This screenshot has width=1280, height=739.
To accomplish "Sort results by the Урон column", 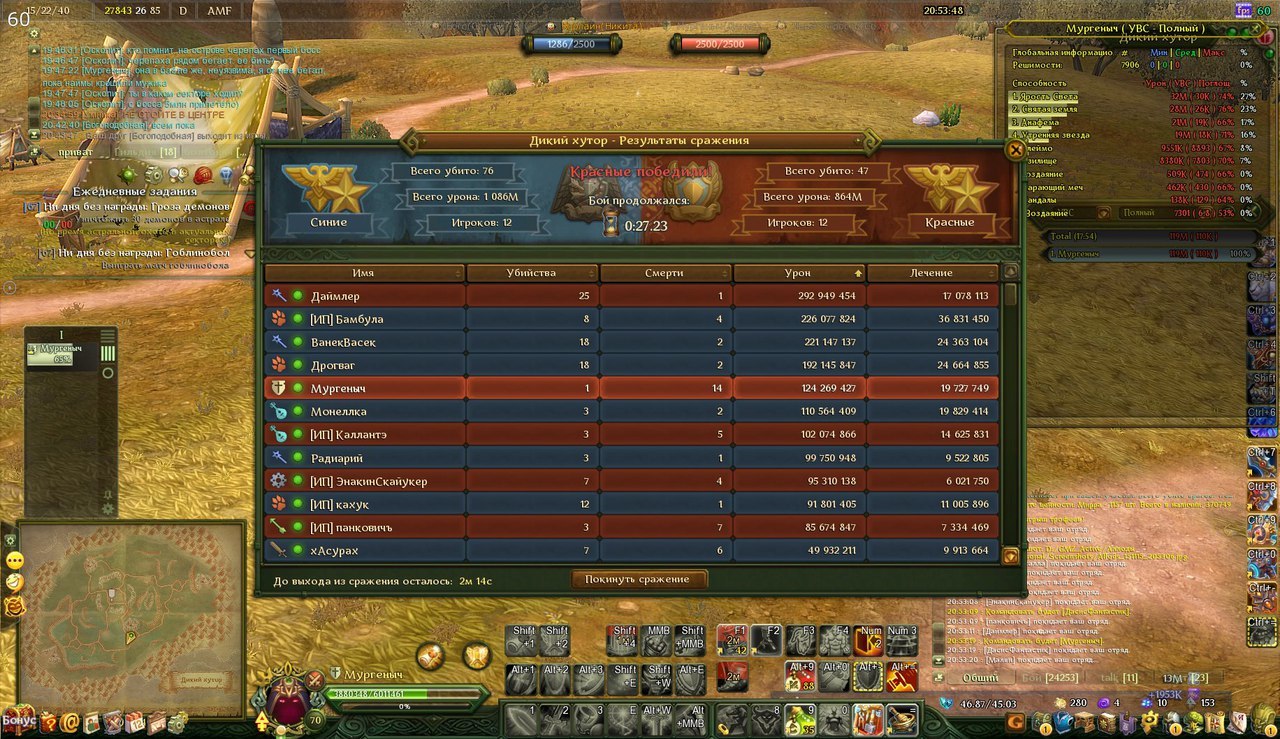I will (x=798, y=273).
